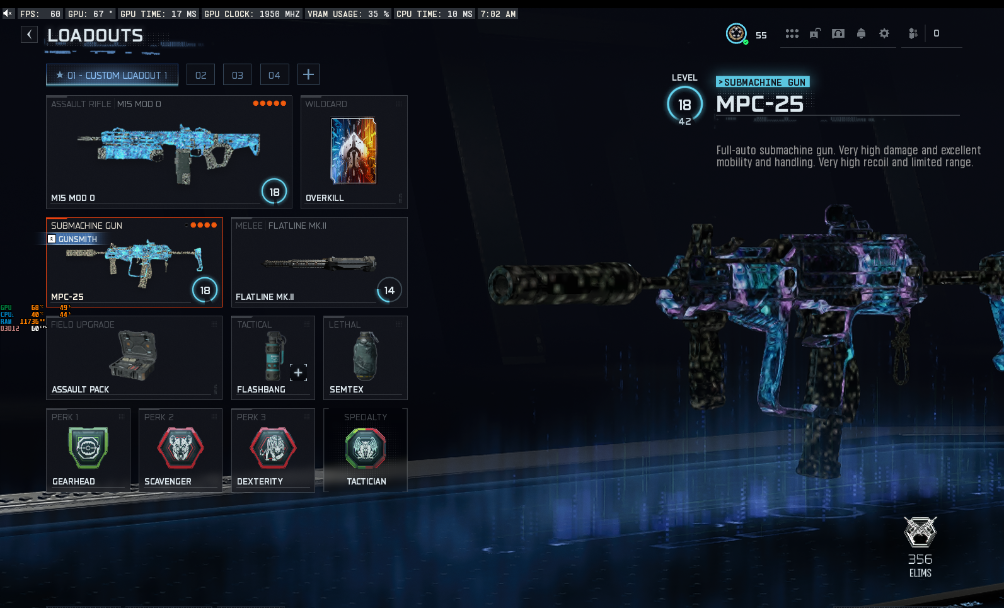
Task: Switch to loadout tab 03
Action: [x=237, y=75]
